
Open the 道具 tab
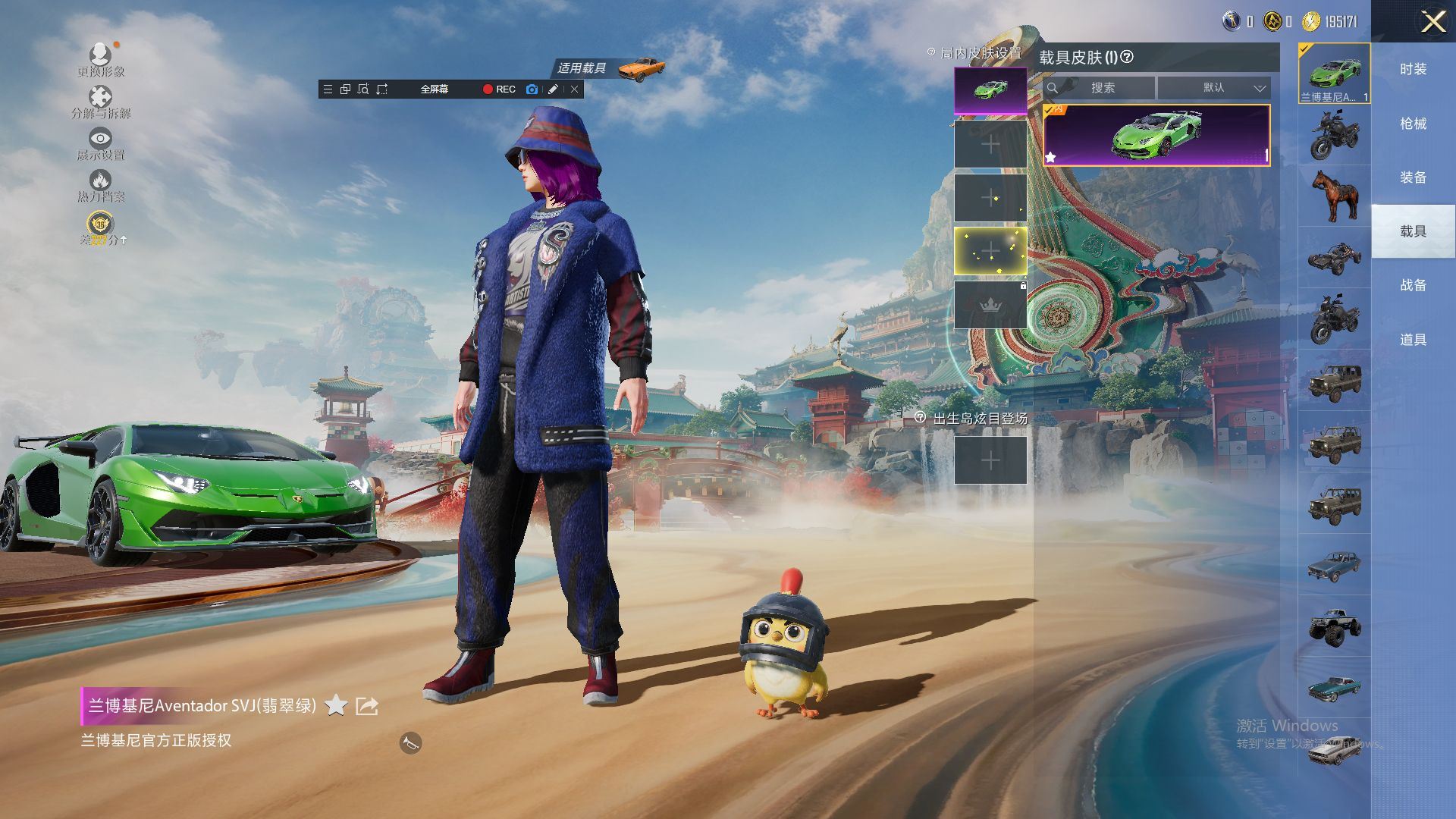[1413, 340]
